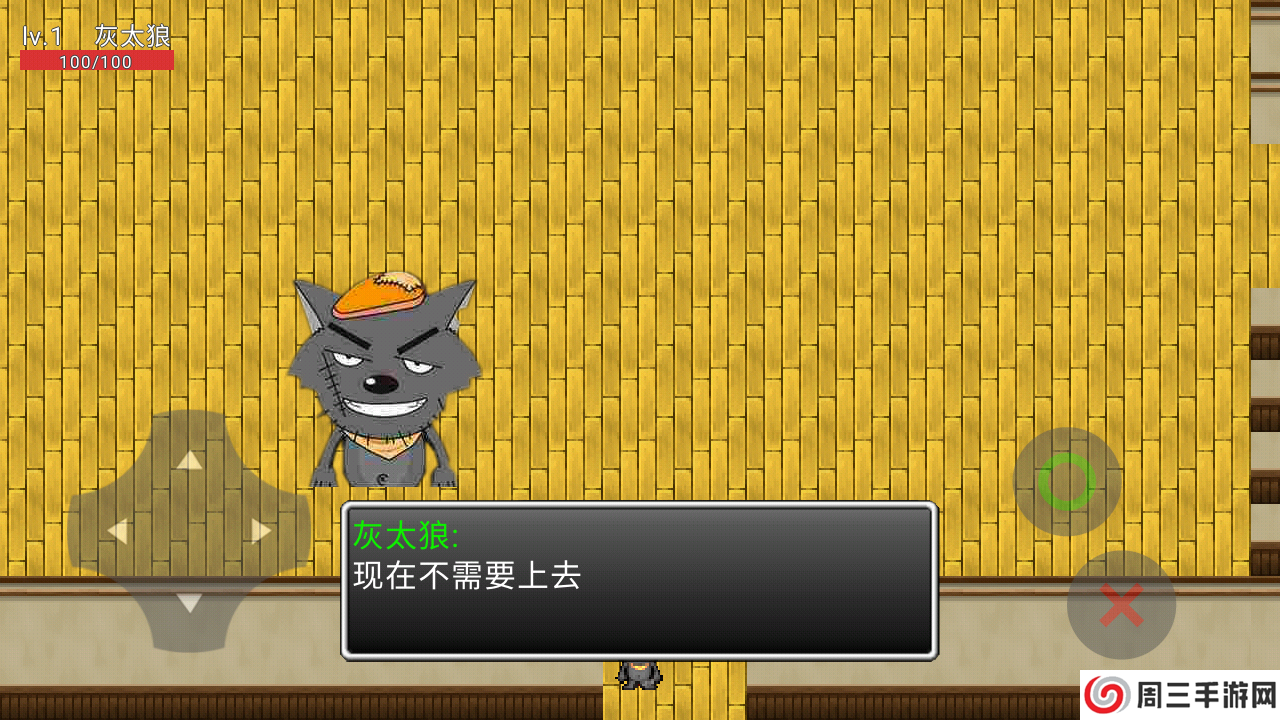This screenshot has height=720, width=1280.
Task: Click the 100/100 health bar
Action: coord(97,57)
